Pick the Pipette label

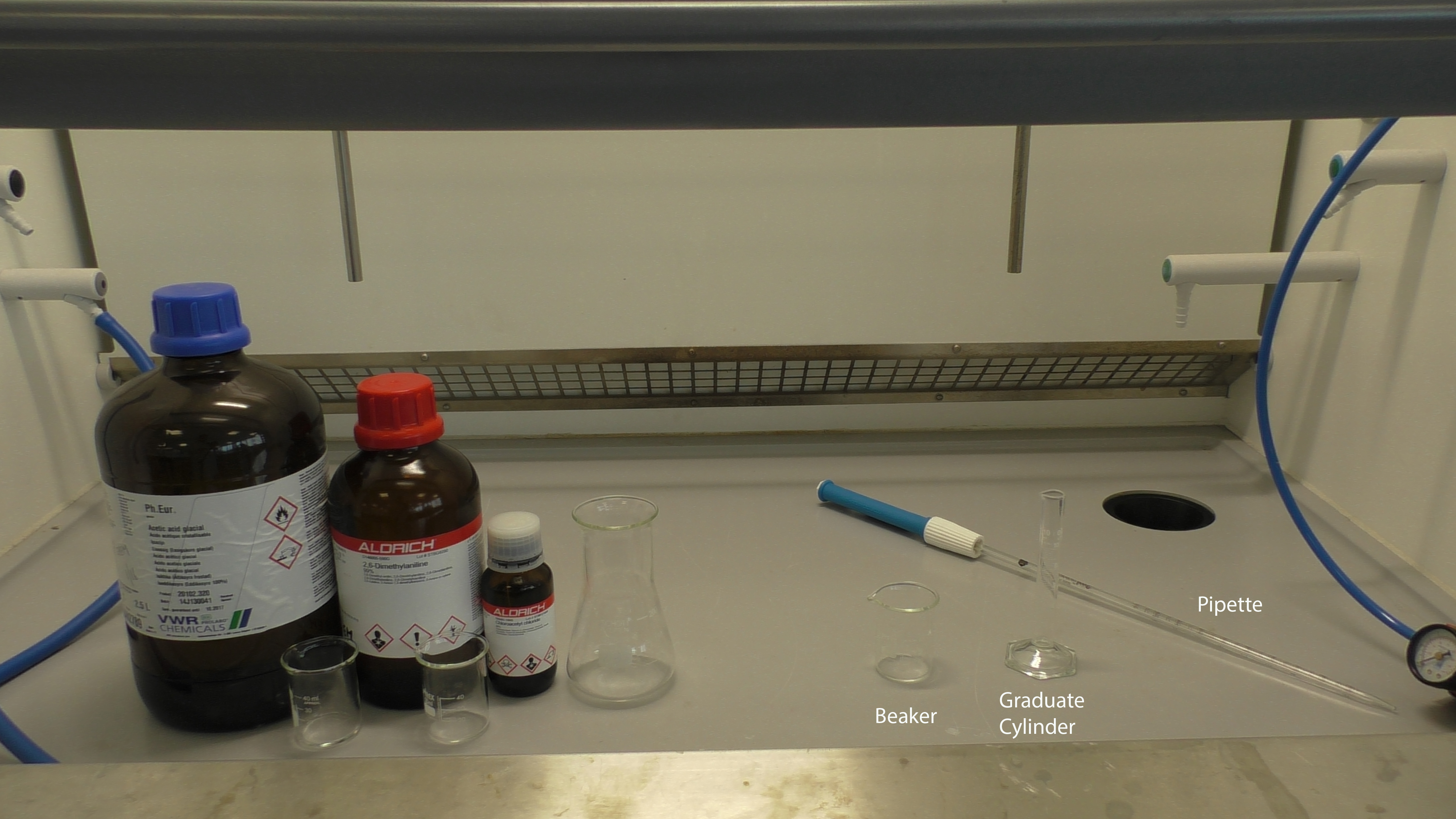(x=1229, y=605)
